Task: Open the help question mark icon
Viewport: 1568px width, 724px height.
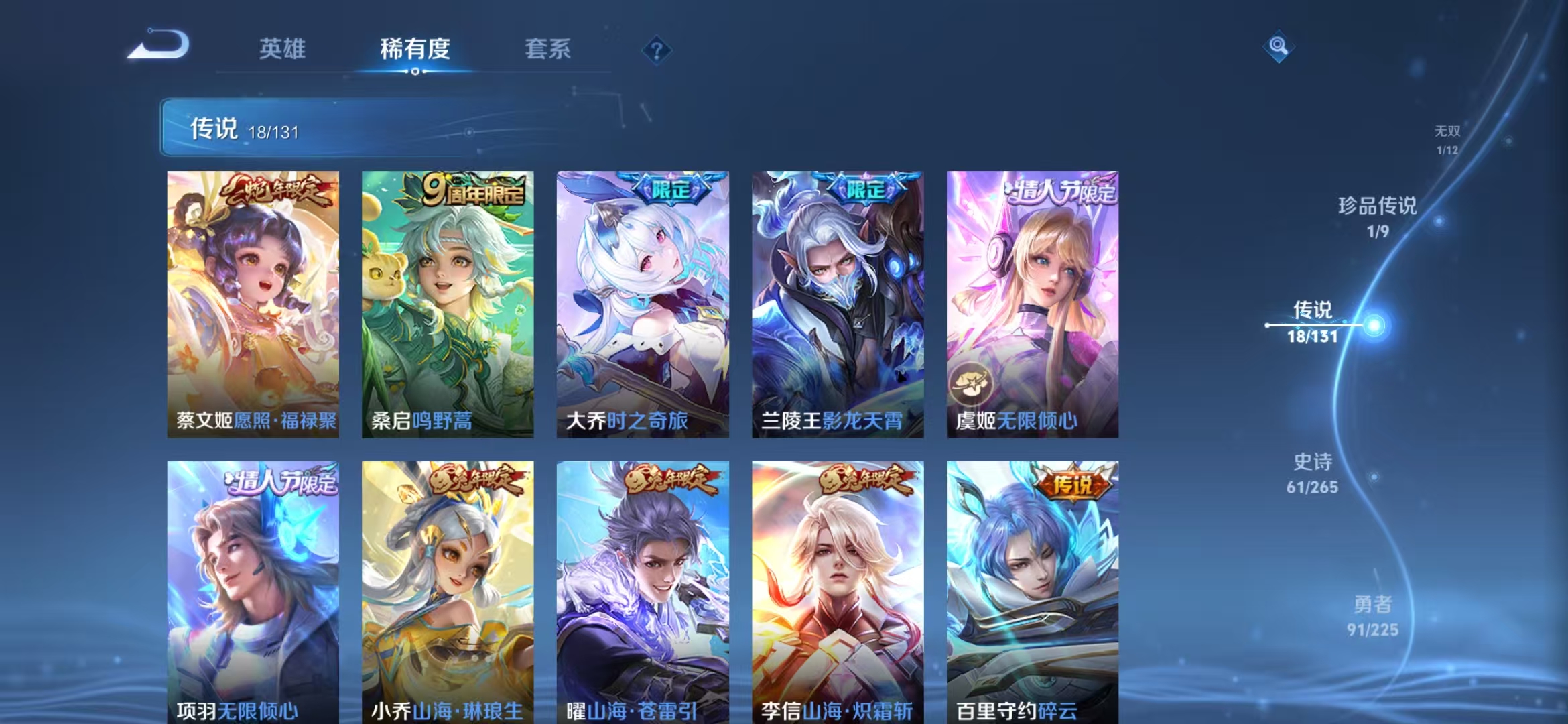Action: [x=657, y=50]
